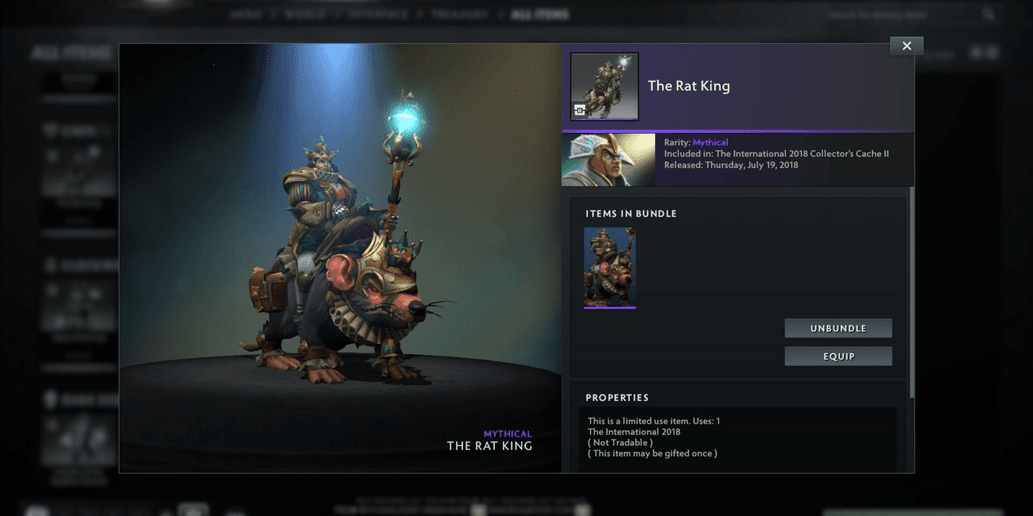The height and width of the screenshot is (516, 1033).
Task: Click the Rat King header portrait
Action: pos(604,87)
